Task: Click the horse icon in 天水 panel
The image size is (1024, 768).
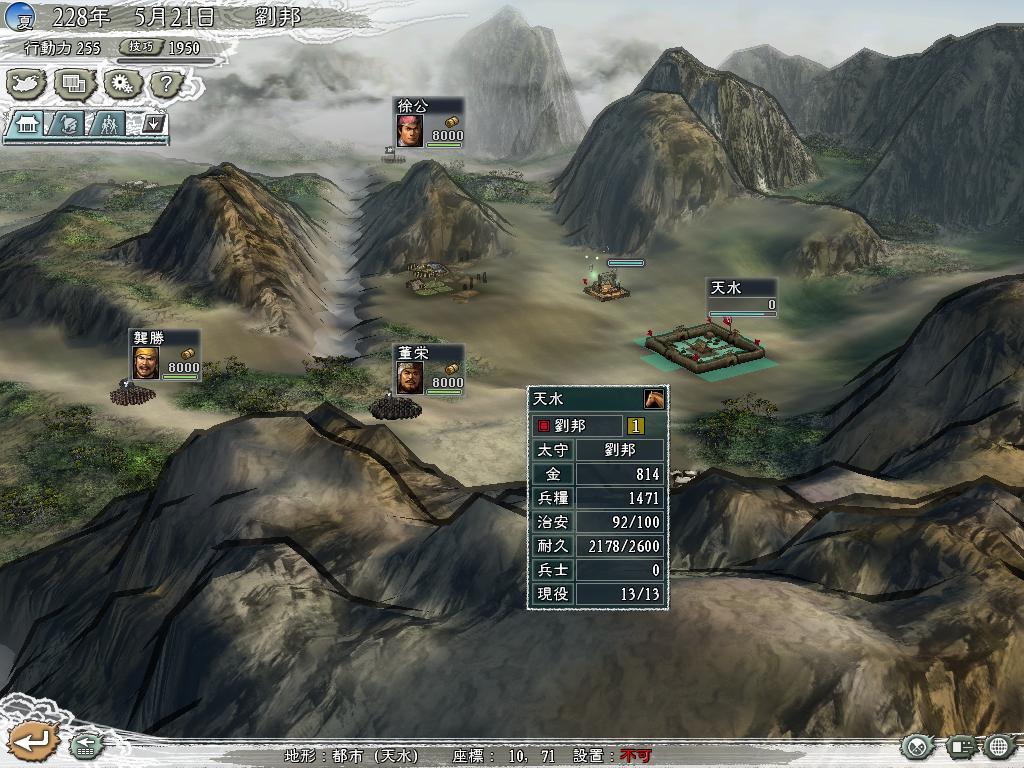Action: [x=653, y=398]
